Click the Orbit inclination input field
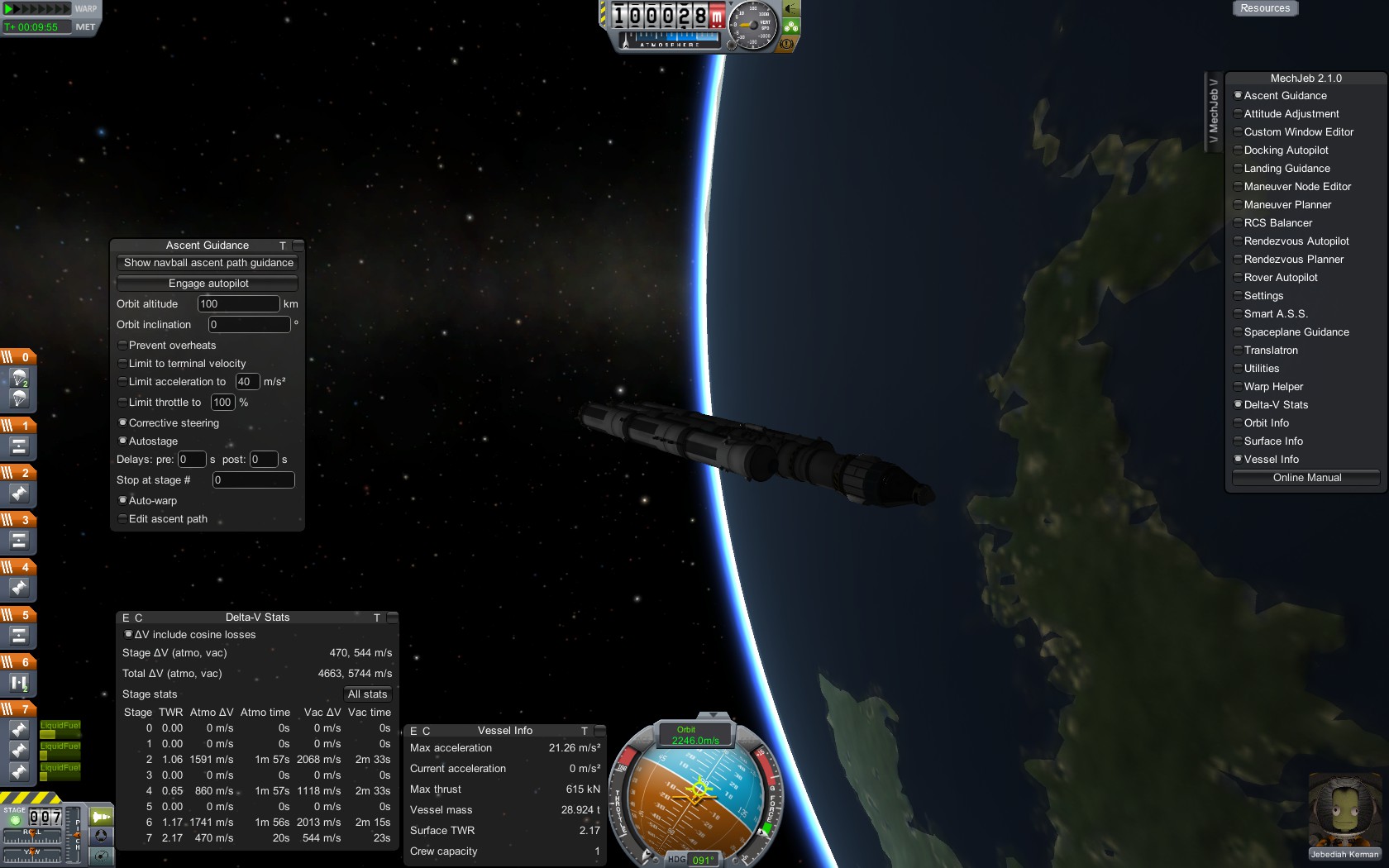Viewport: 1389px width, 868px height. (x=249, y=325)
